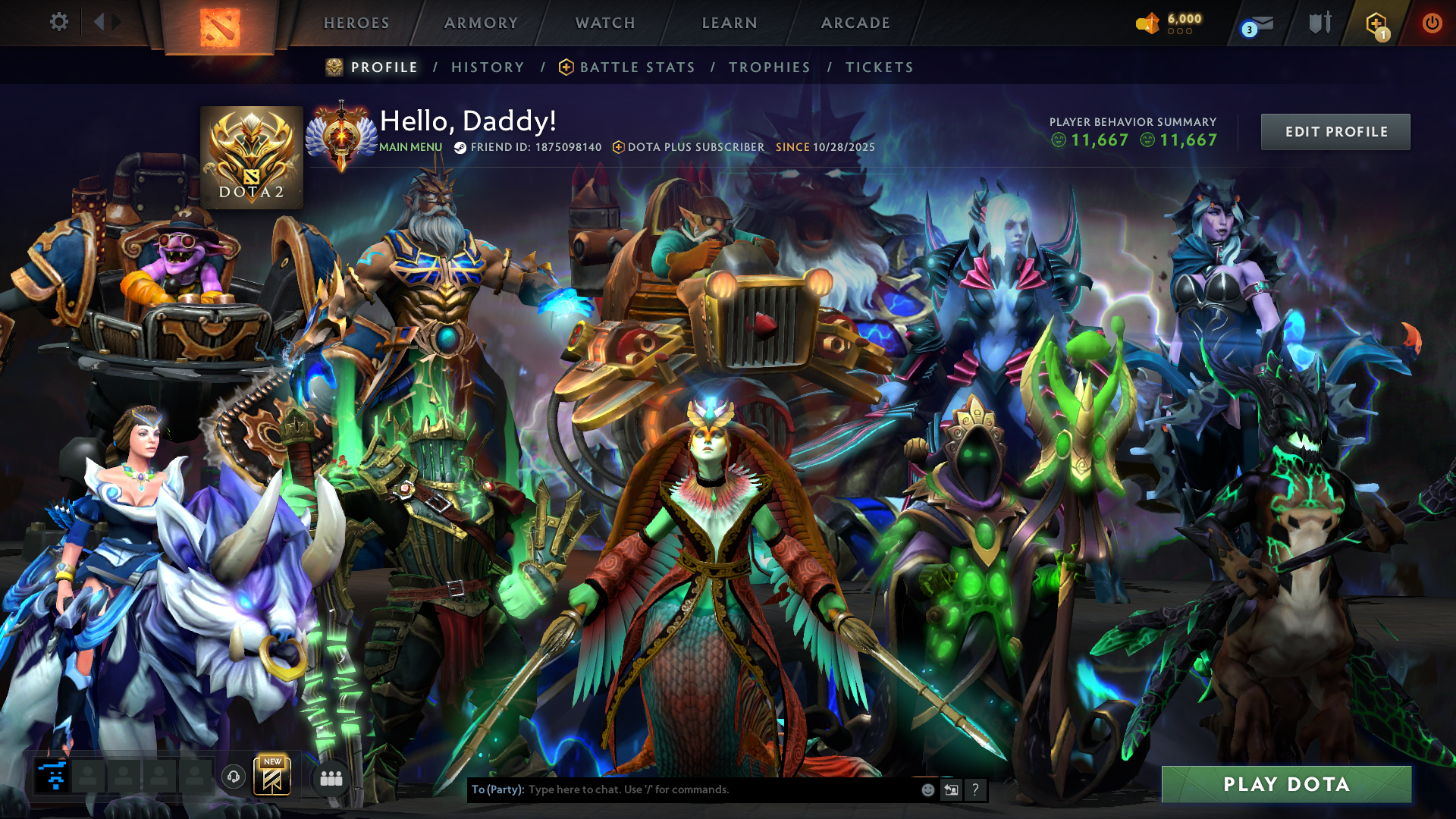Start matchmaking with Play Dota
The image size is (1456, 819).
pyautogui.click(x=1286, y=784)
